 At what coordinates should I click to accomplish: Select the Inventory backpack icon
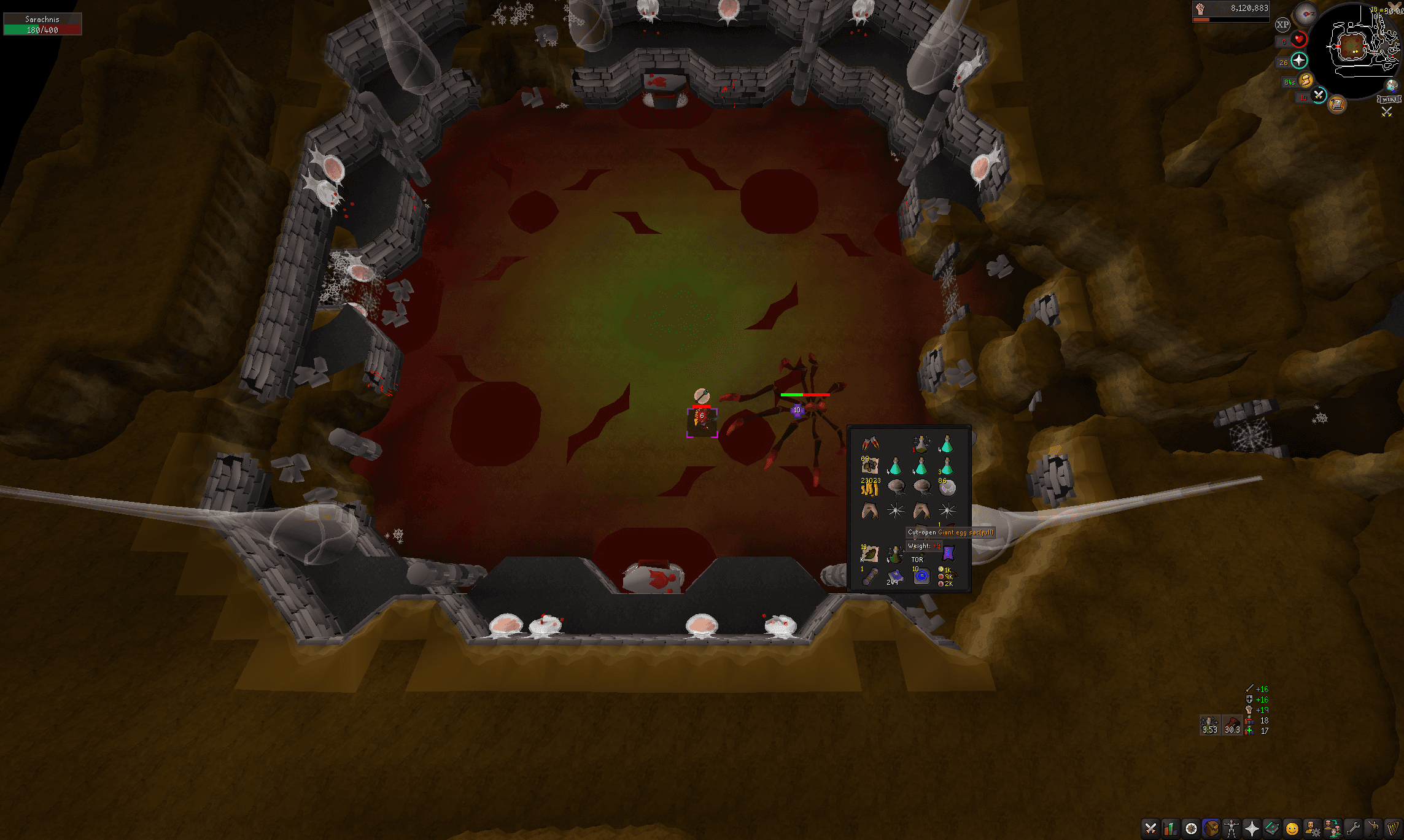tap(1212, 829)
